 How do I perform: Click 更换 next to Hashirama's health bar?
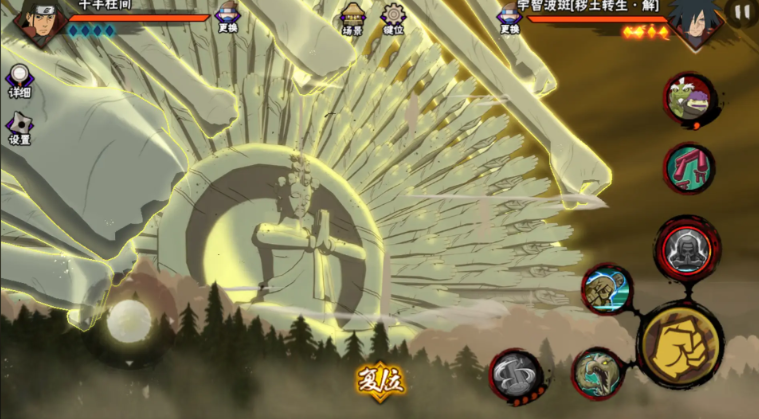click(228, 17)
